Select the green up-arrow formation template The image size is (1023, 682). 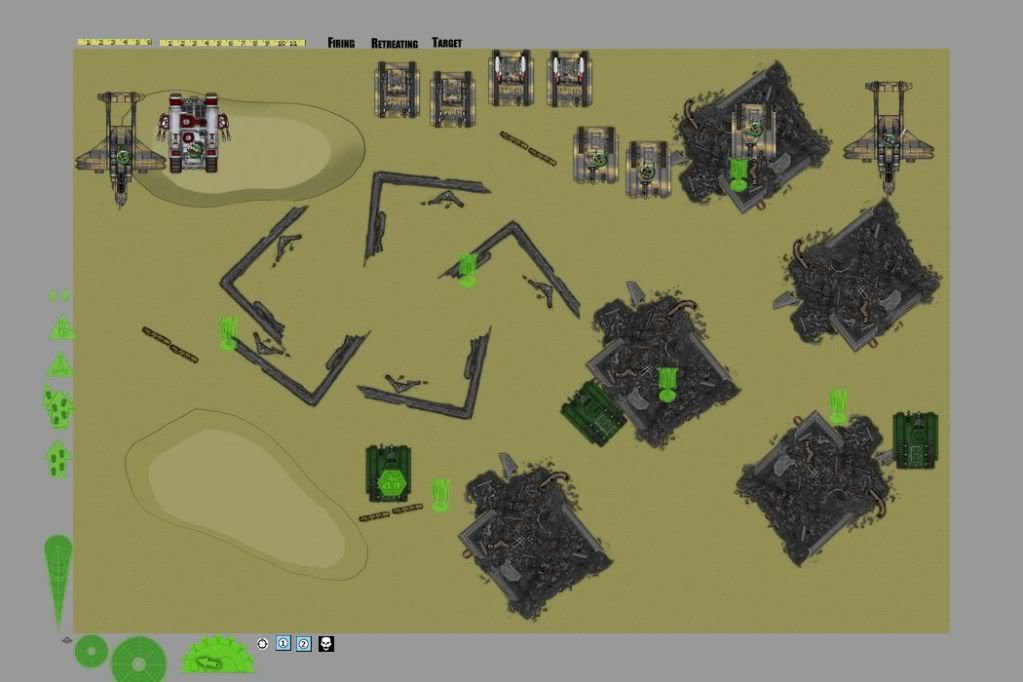coord(57,459)
